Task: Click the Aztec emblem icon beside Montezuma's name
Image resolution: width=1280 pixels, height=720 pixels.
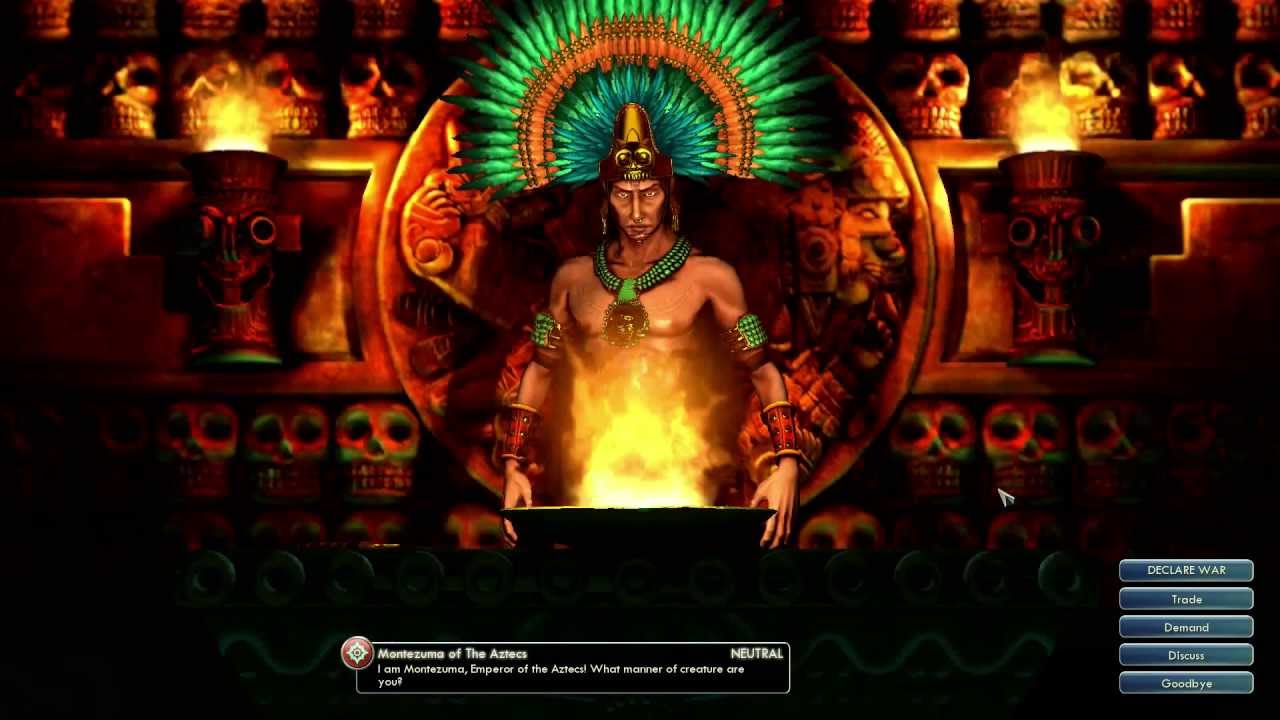Action: pos(357,654)
